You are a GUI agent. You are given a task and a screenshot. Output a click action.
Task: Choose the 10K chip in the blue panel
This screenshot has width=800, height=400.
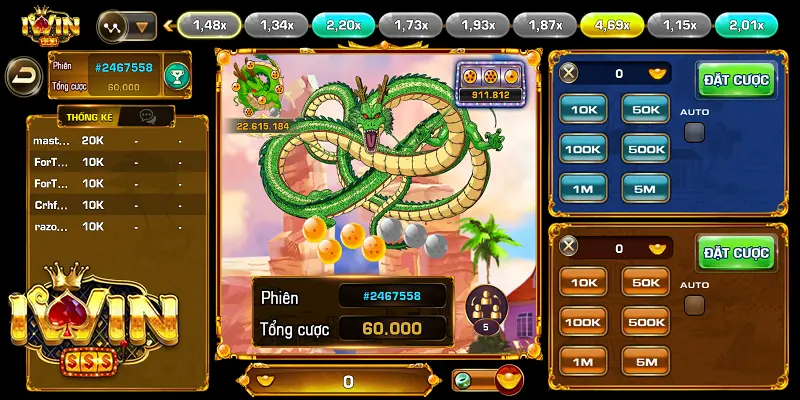coord(583,109)
